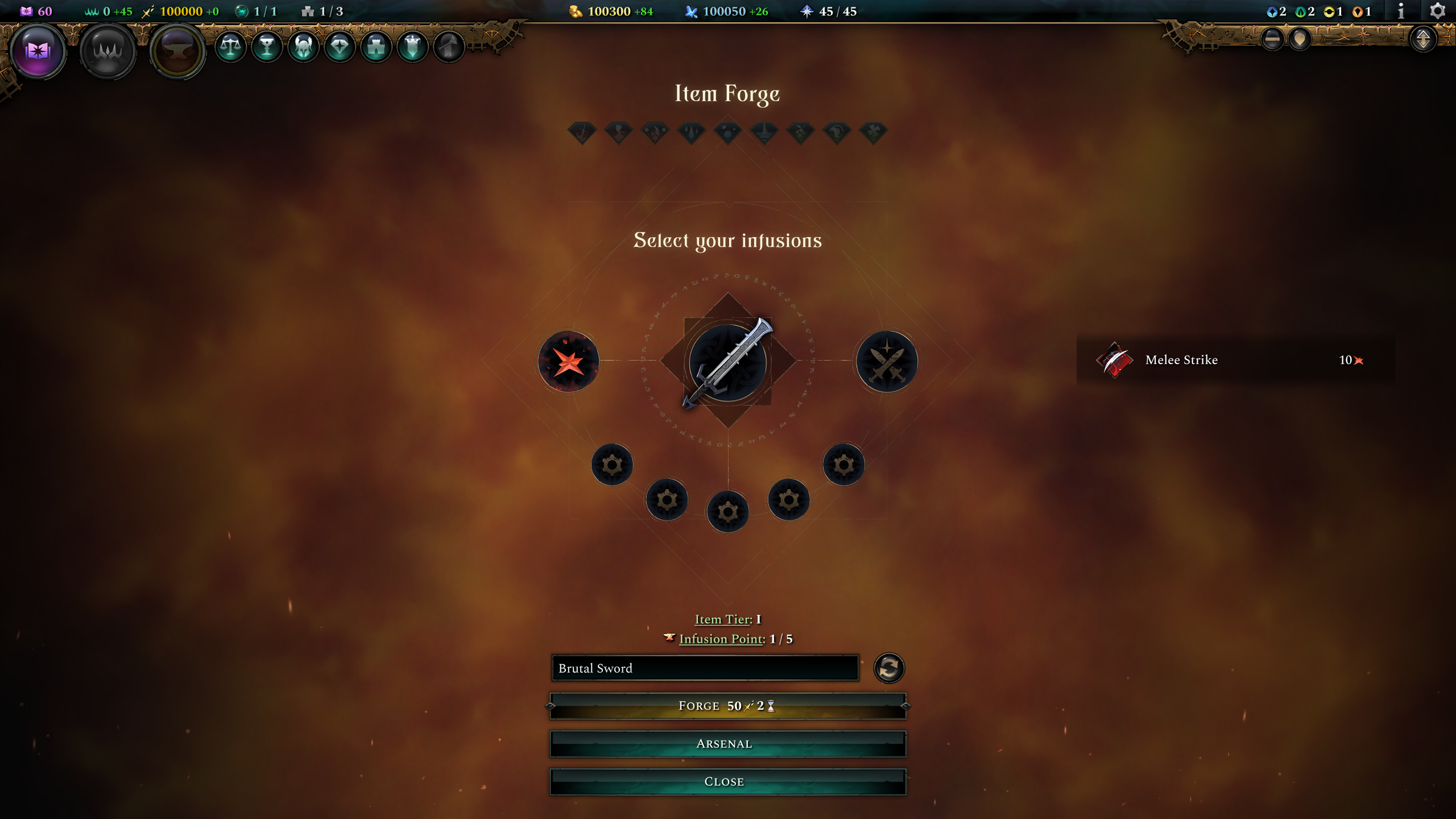The width and height of the screenshot is (1456, 819).
Task: Forge the Brutal Sword item
Action: (727, 706)
